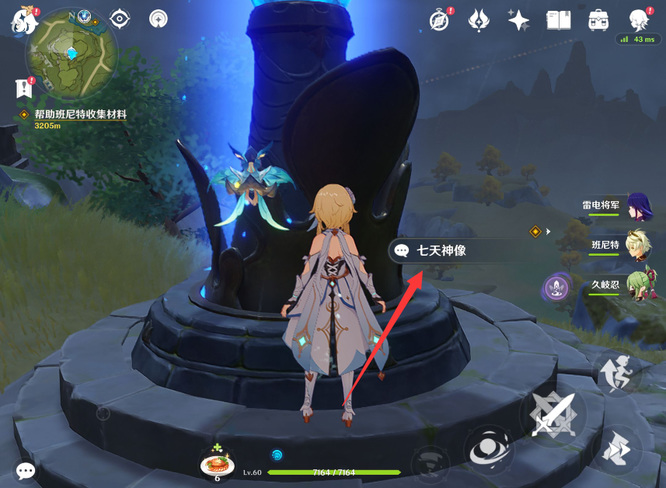The width and height of the screenshot is (666, 488).
Task: Tap the crossed-swords attack button
Action: click(553, 414)
